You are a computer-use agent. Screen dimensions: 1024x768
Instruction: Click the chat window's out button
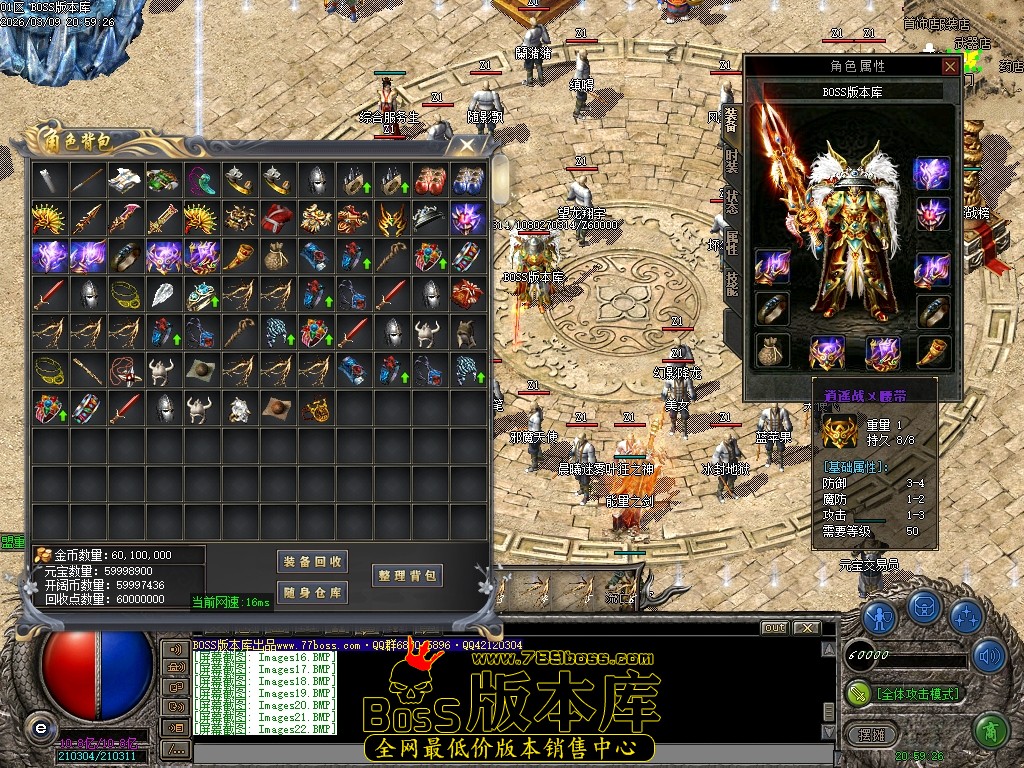click(x=774, y=628)
